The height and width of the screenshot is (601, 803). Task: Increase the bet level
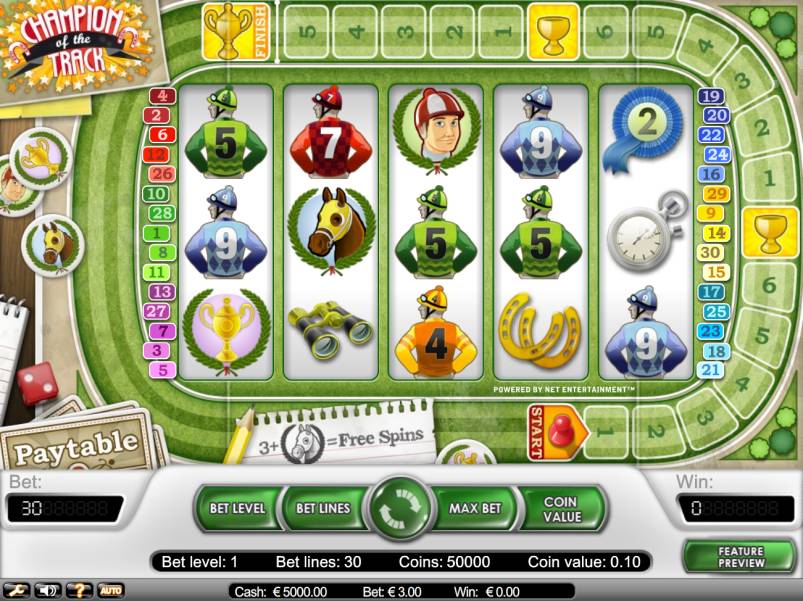(238, 508)
